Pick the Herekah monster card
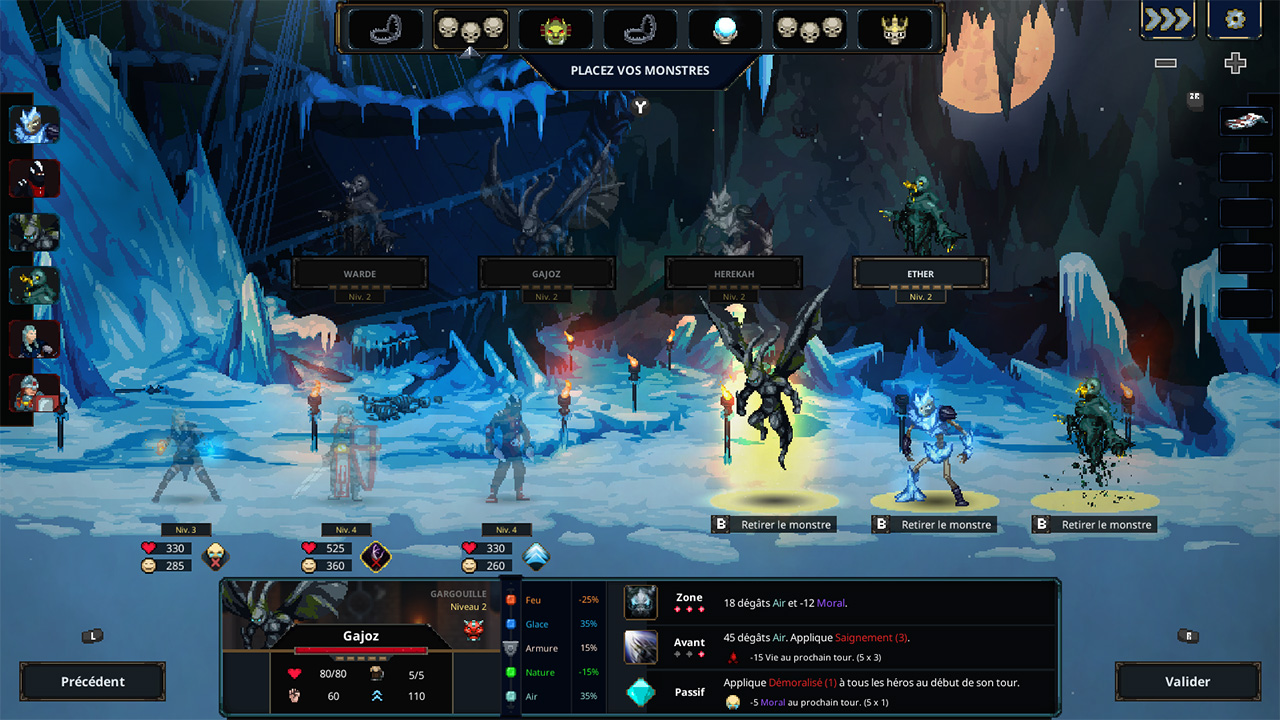1280x720 pixels. pyautogui.click(x=733, y=273)
